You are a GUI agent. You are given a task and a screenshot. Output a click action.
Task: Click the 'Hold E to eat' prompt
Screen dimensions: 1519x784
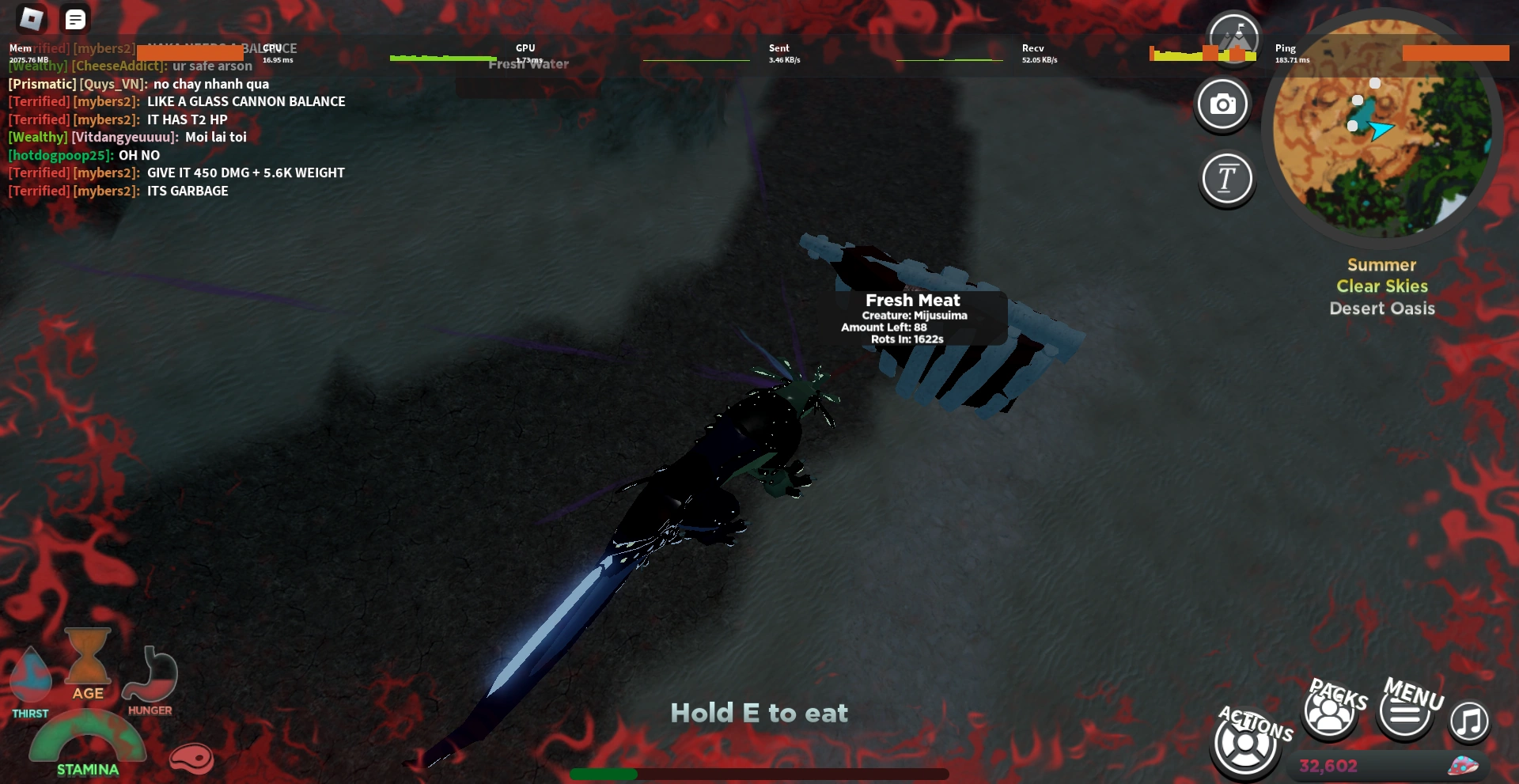(x=759, y=712)
